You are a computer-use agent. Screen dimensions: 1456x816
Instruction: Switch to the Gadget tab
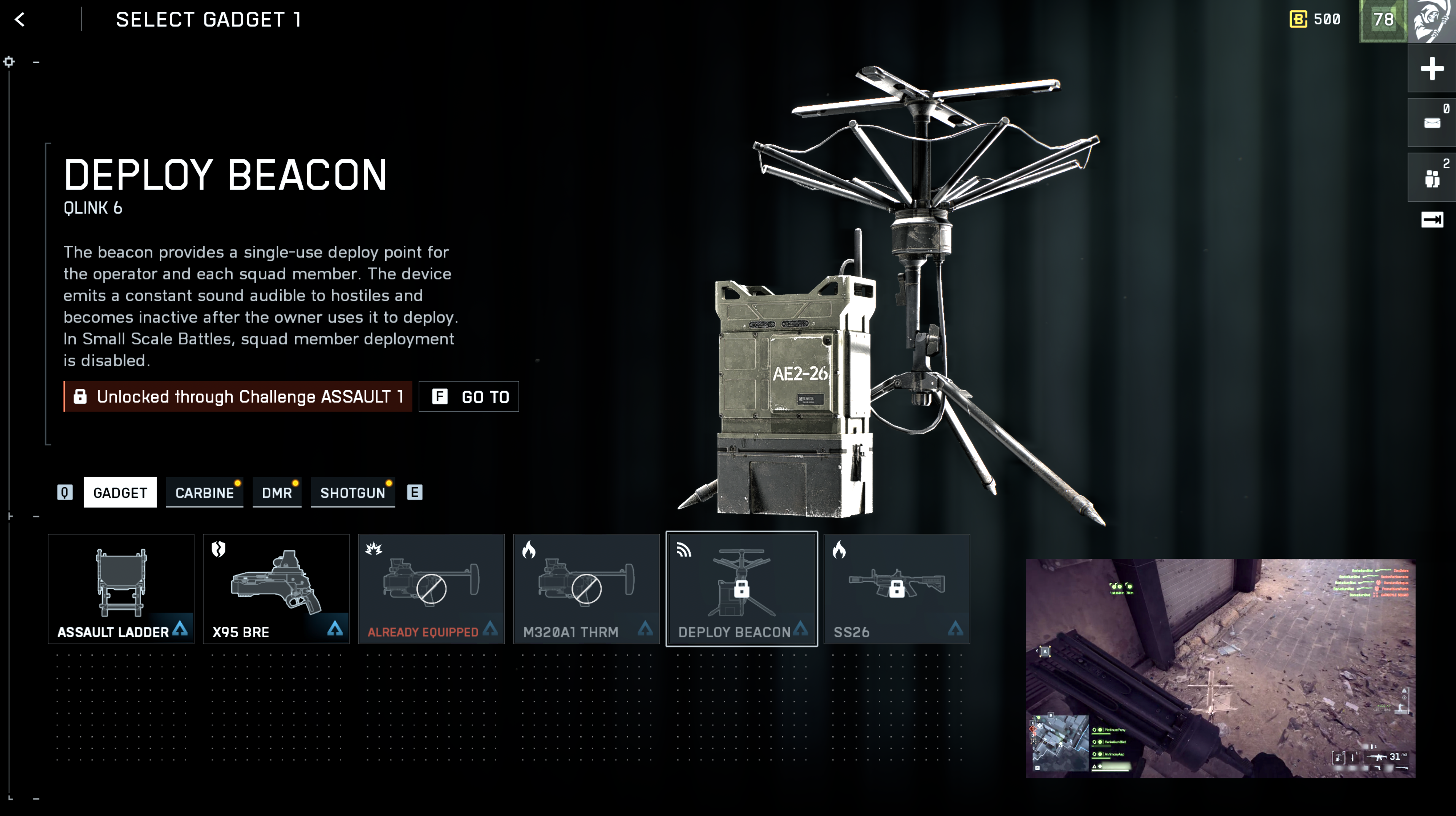click(120, 493)
